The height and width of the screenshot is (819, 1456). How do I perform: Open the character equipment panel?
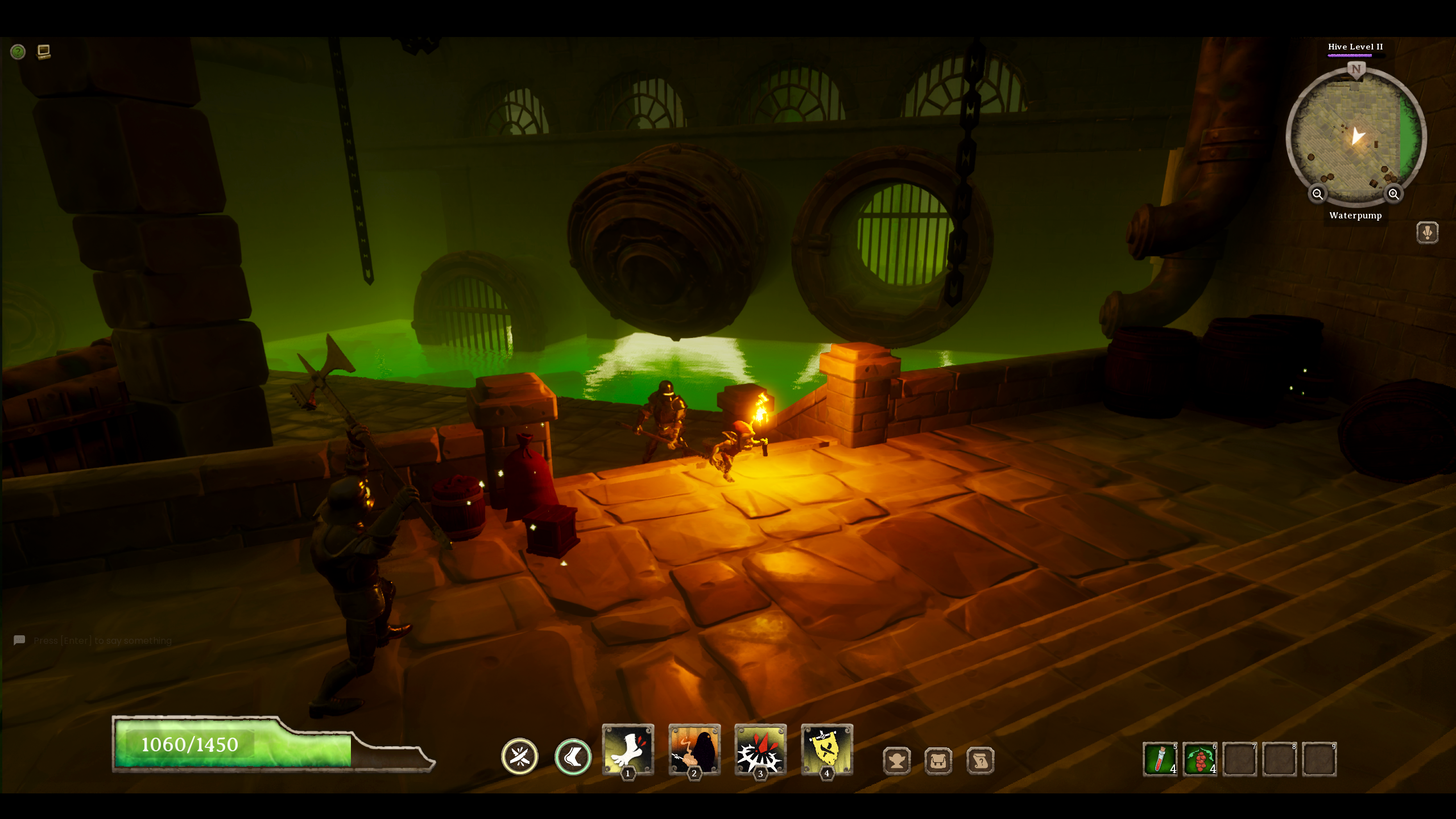(x=897, y=761)
